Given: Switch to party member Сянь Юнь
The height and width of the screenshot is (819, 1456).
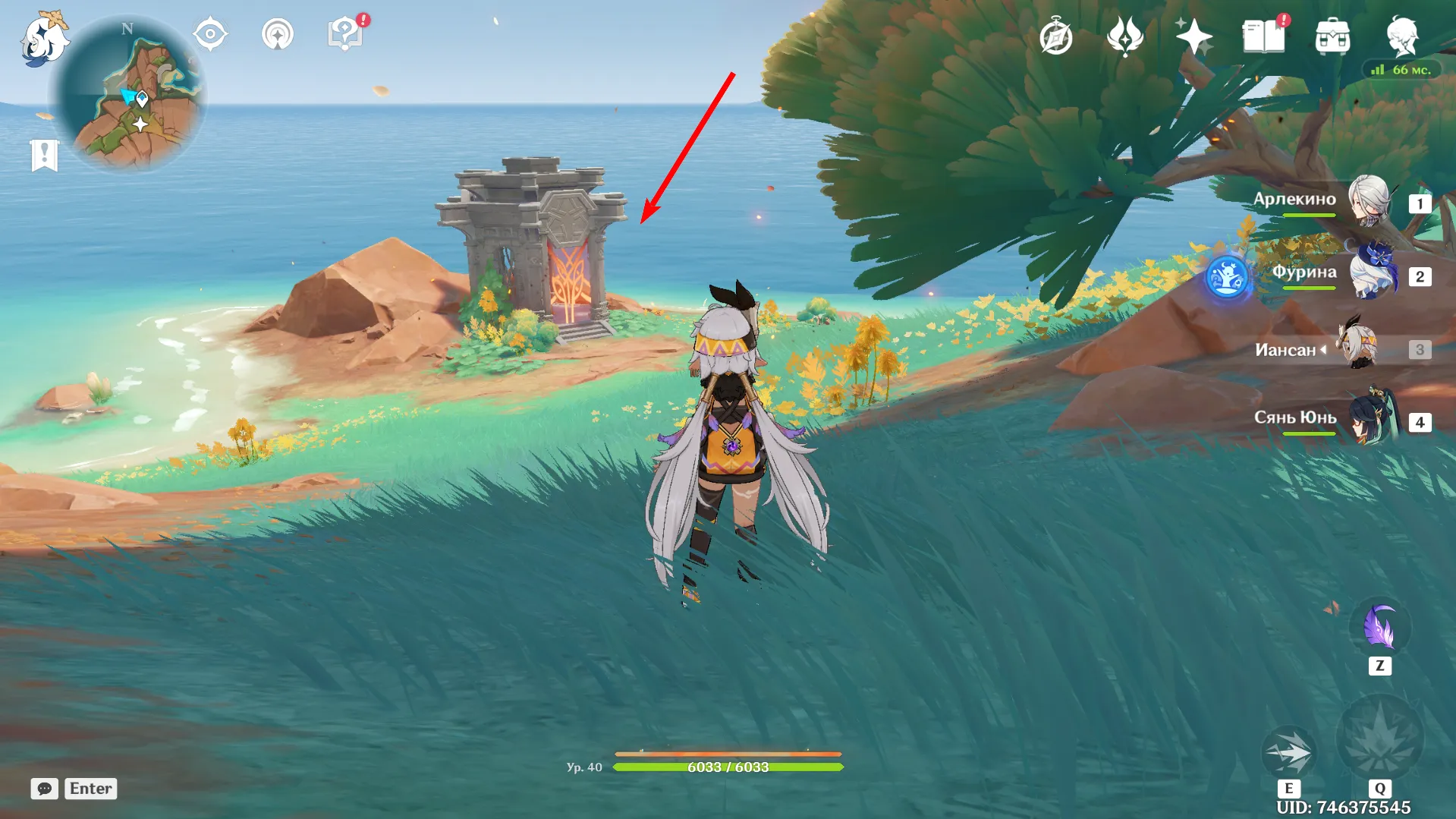Looking at the screenshot, I should [1372, 420].
